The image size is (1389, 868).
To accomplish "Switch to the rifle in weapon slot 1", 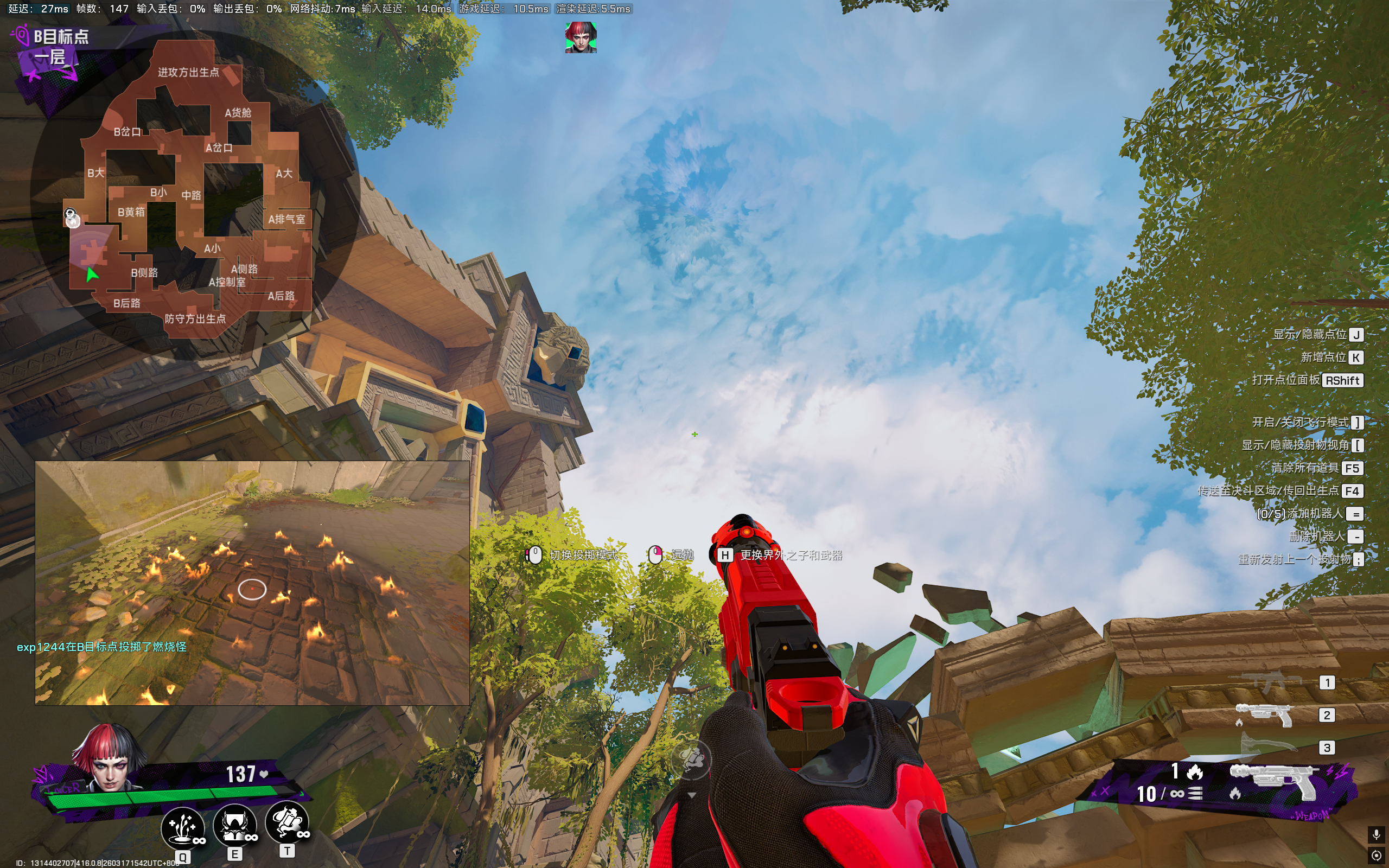I will click(x=1265, y=682).
